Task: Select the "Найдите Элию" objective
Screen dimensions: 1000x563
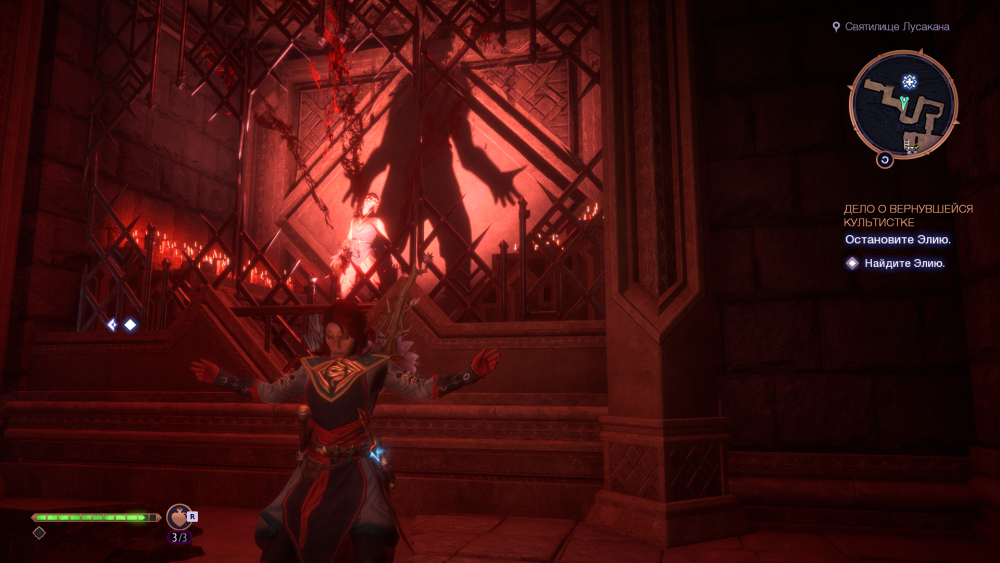Action: tap(904, 263)
